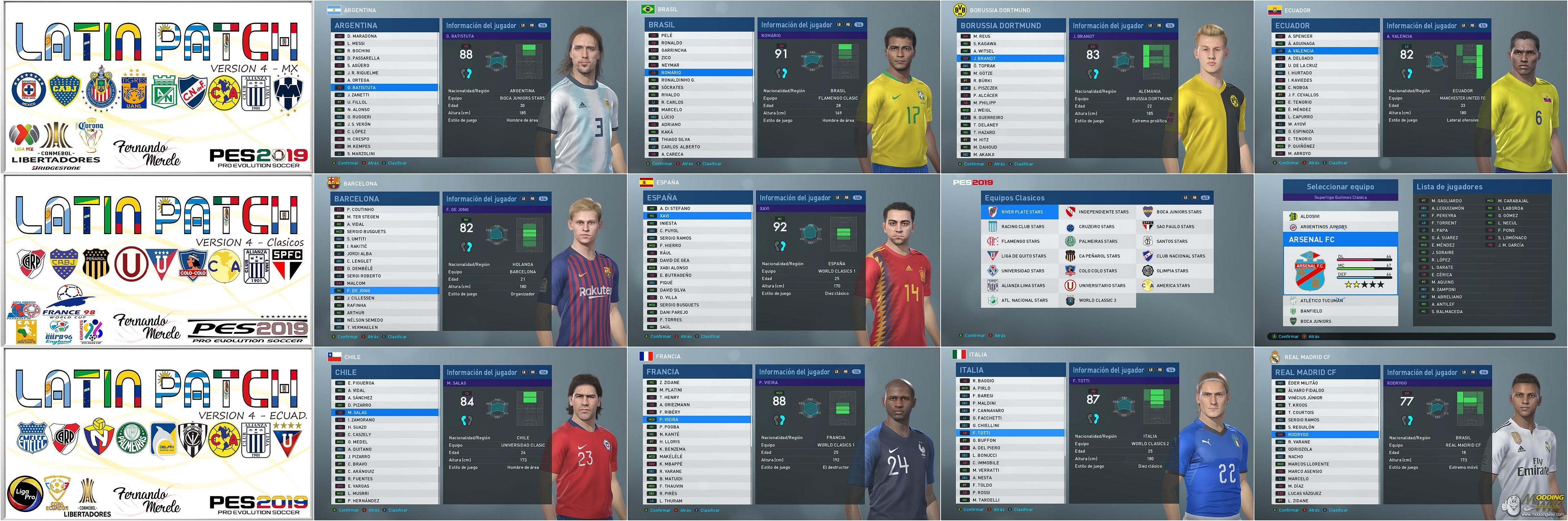Image resolution: width=1568 pixels, height=521 pixels.
Task: Pick A. Spencer from the Ecuador roster
Action: click(x=1300, y=36)
